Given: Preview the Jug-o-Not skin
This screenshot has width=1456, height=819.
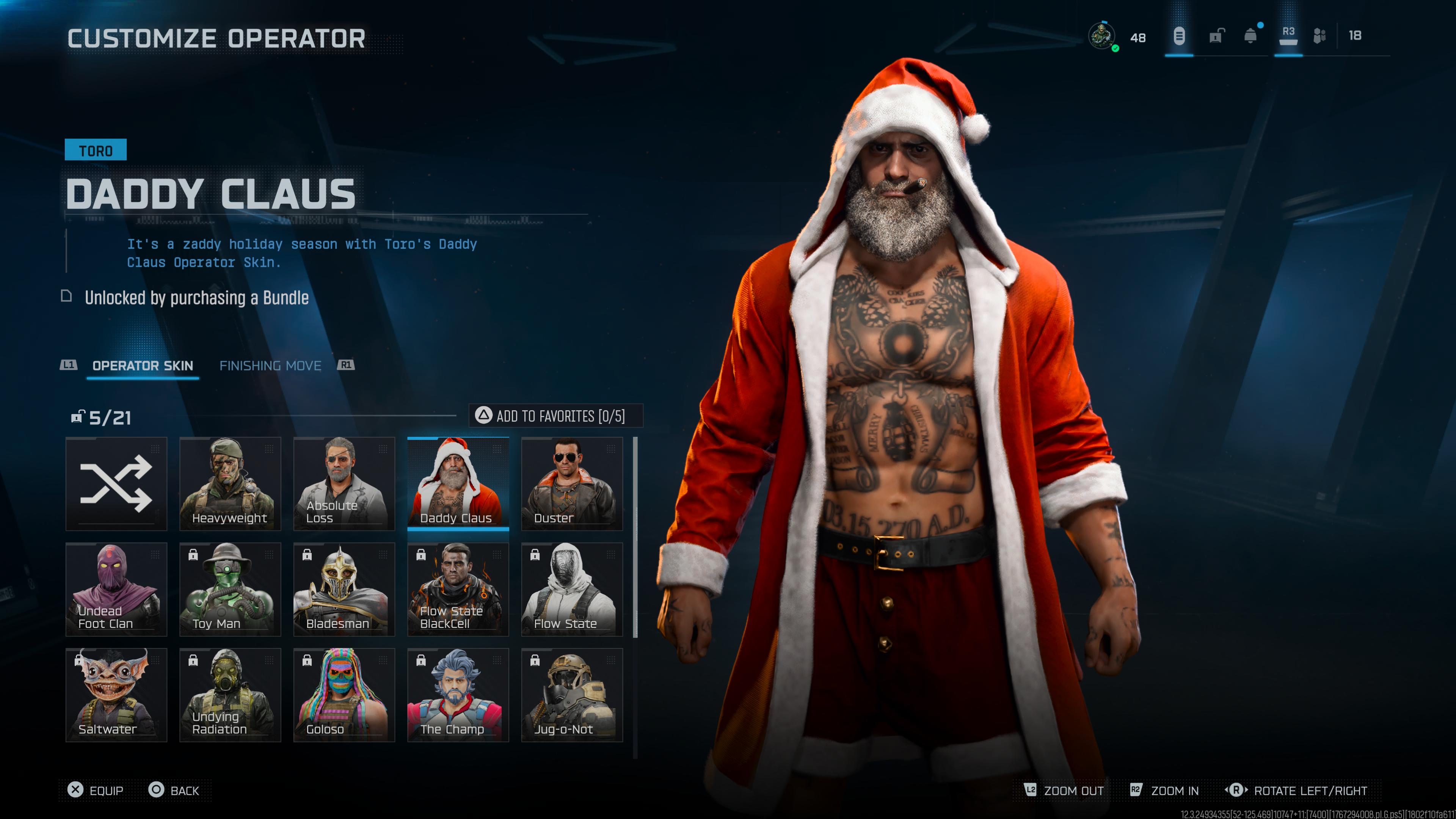Looking at the screenshot, I should [572, 695].
